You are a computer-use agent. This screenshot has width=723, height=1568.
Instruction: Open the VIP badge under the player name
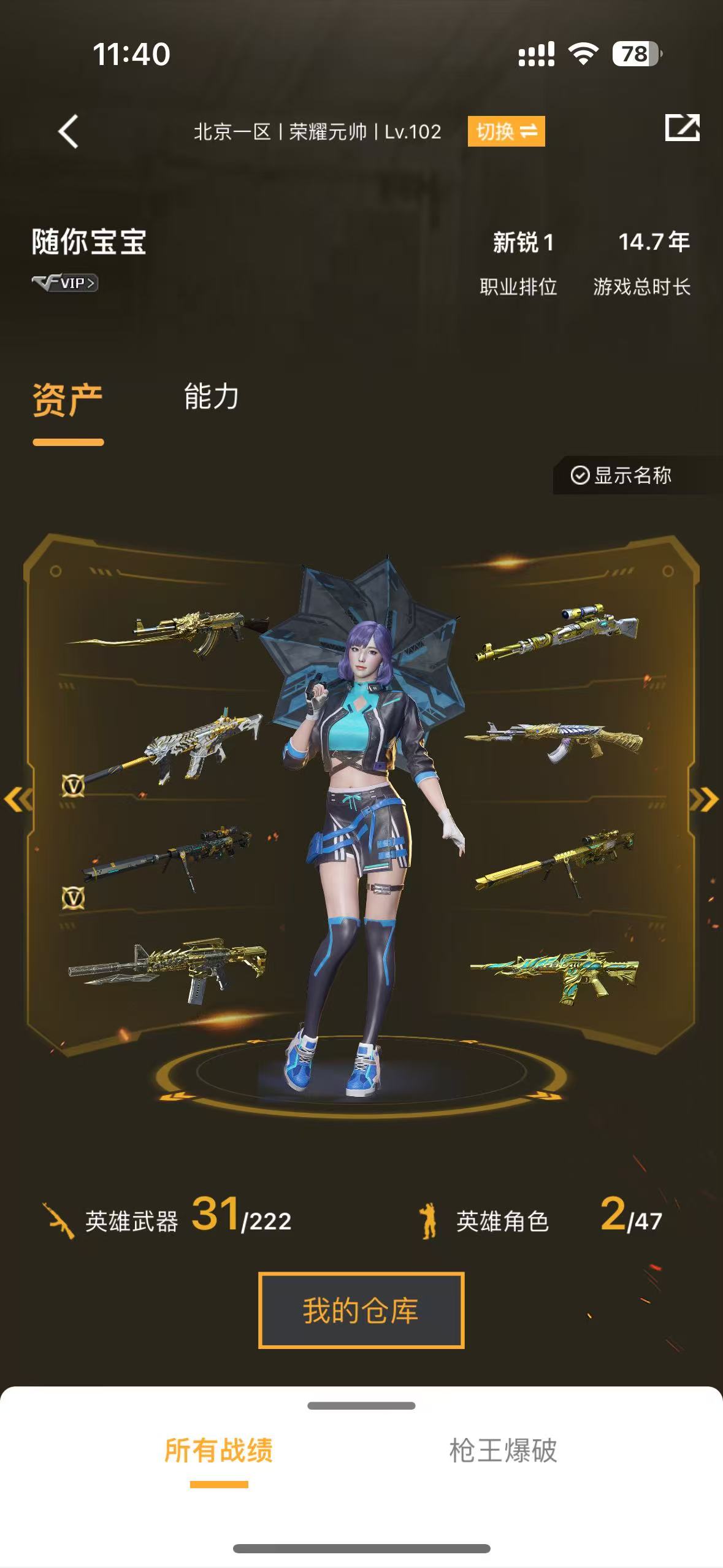[x=65, y=283]
